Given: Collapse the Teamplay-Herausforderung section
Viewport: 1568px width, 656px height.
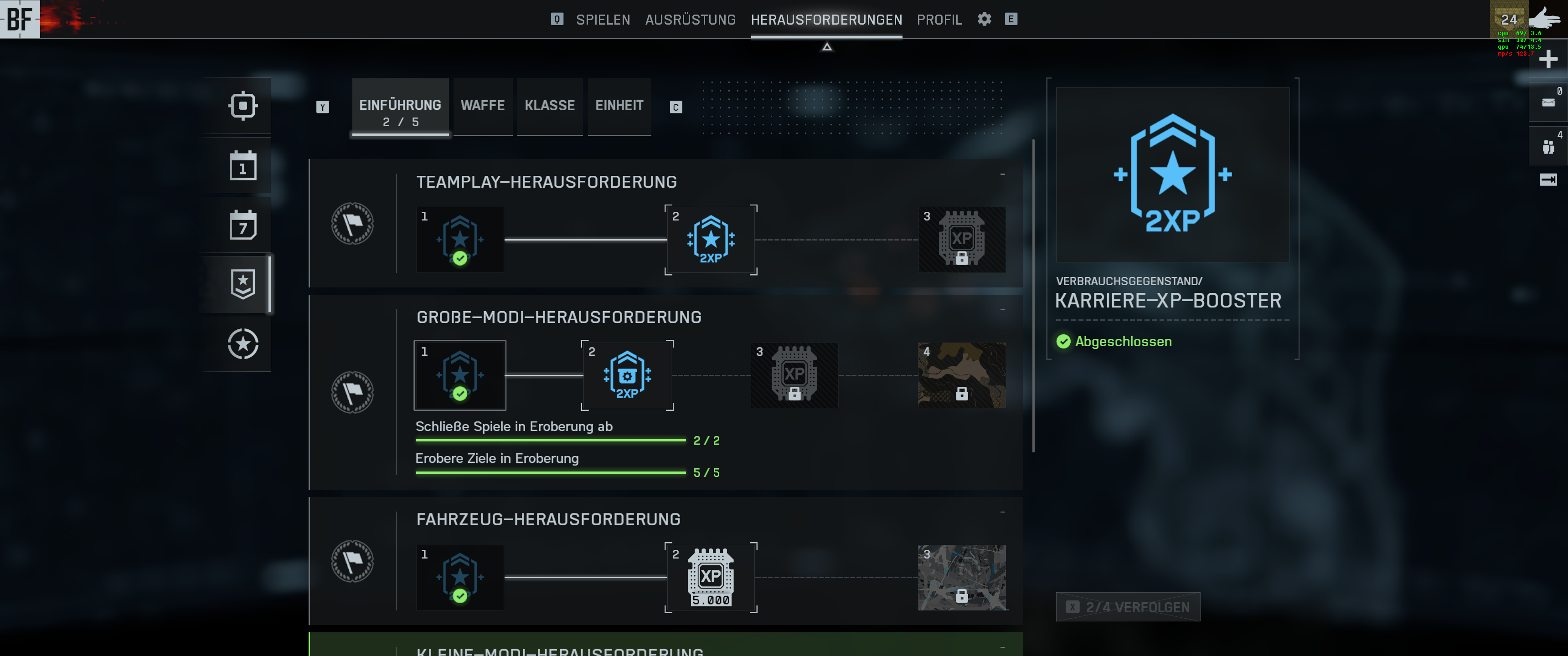Looking at the screenshot, I should click(1002, 174).
